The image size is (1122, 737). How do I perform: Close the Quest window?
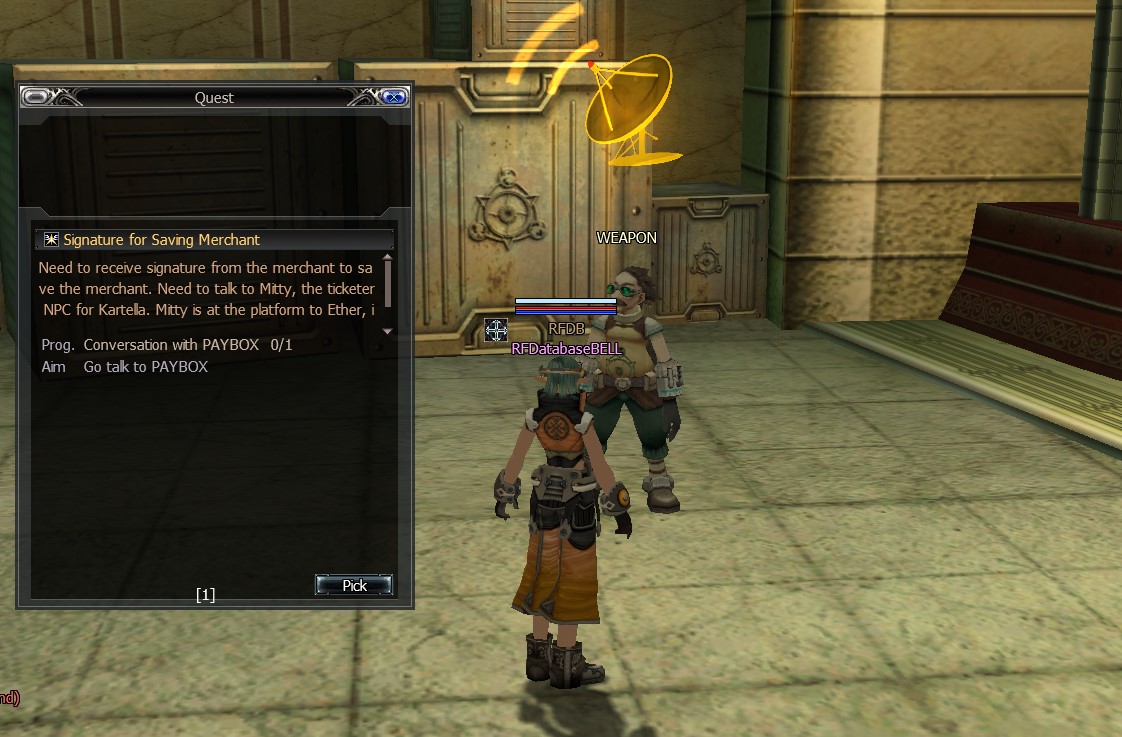click(x=394, y=97)
